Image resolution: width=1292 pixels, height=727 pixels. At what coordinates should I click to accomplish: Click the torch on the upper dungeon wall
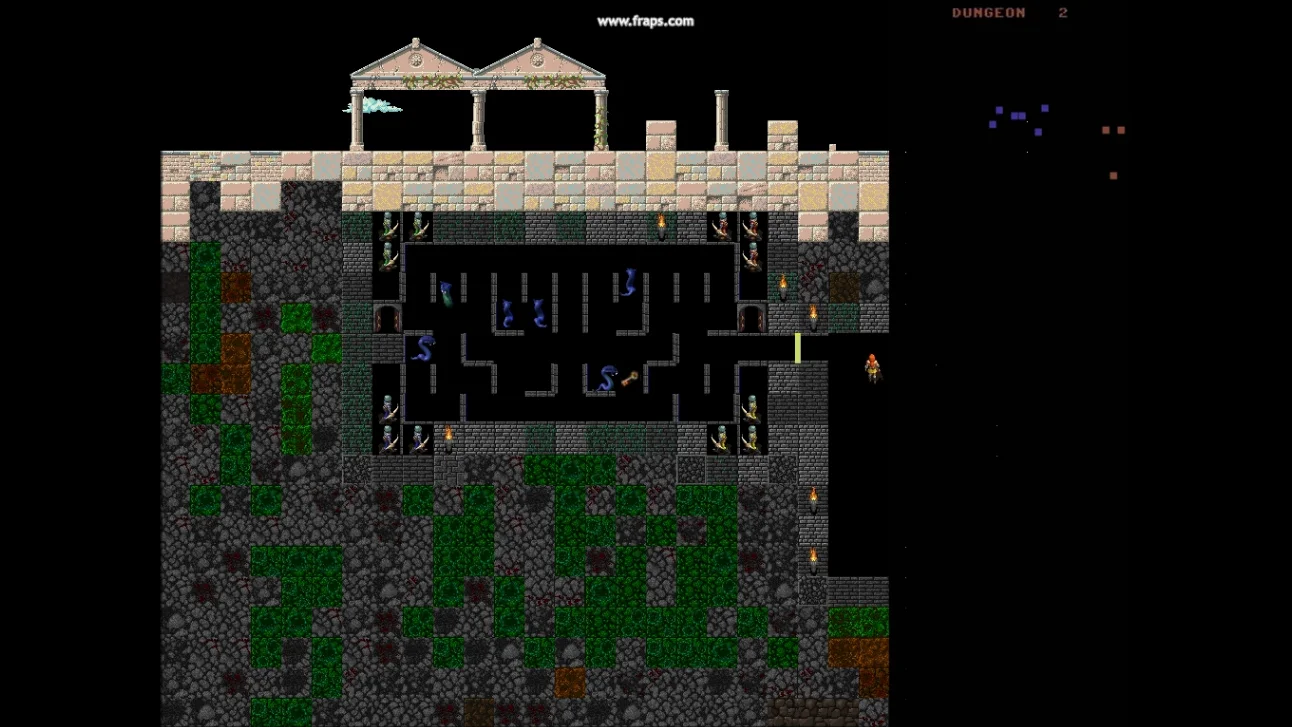[660, 222]
